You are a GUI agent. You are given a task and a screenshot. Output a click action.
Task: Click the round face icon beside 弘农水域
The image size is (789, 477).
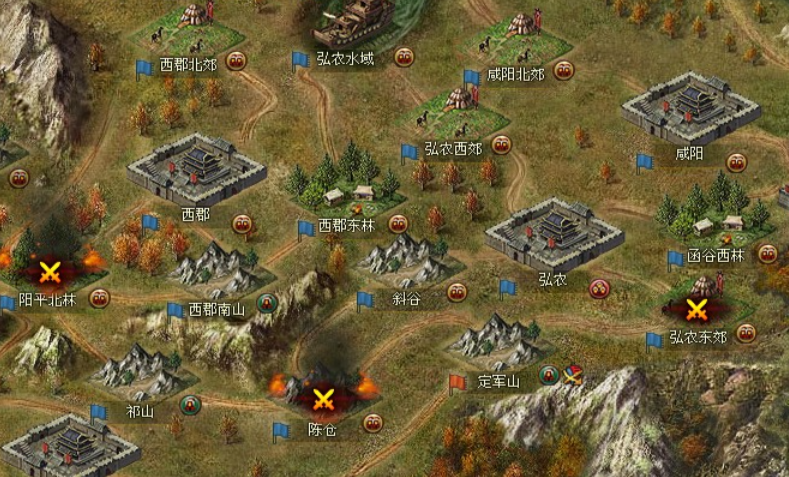click(x=404, y=58)
